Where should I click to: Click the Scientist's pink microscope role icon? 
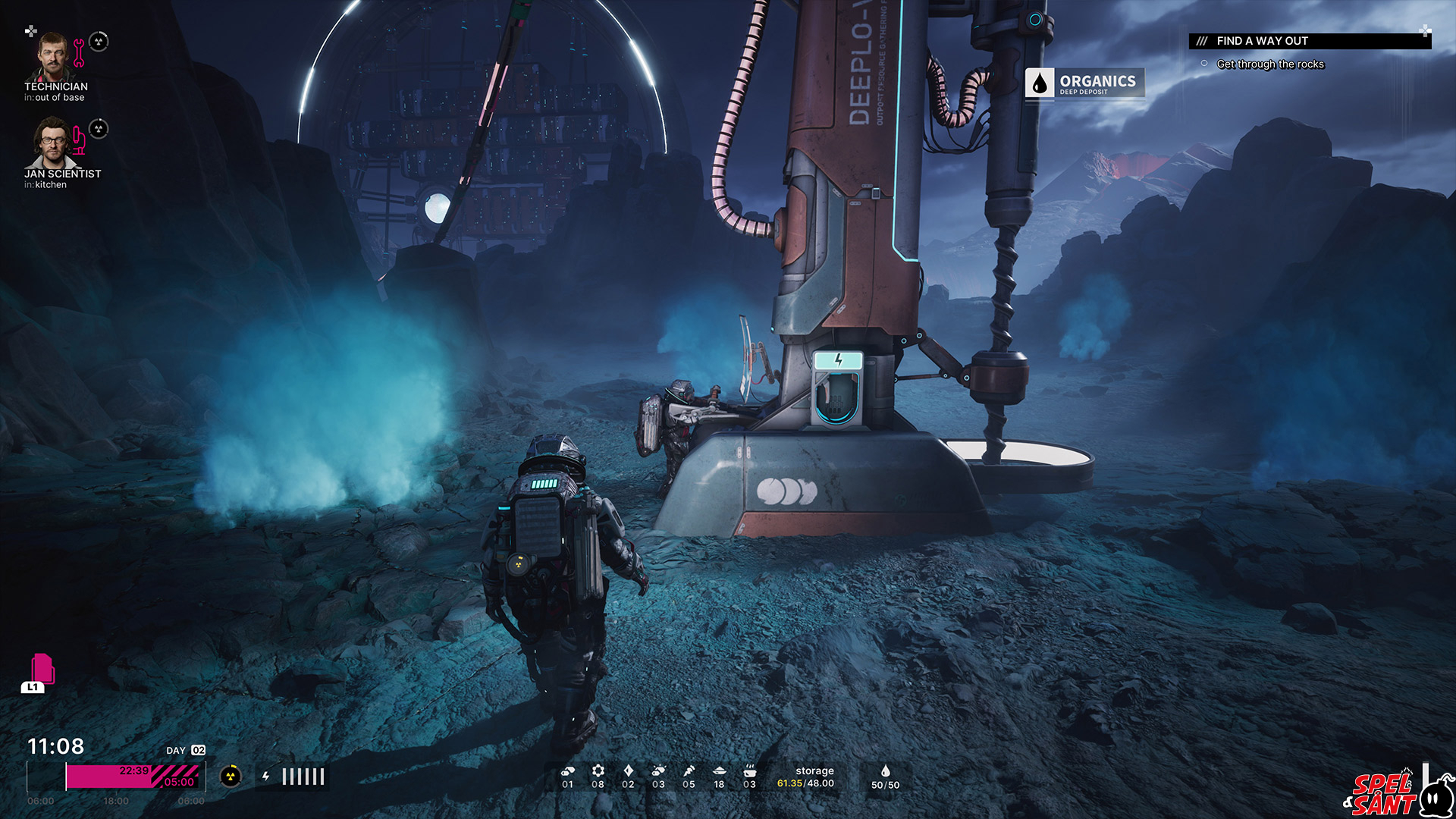point(79,141)
